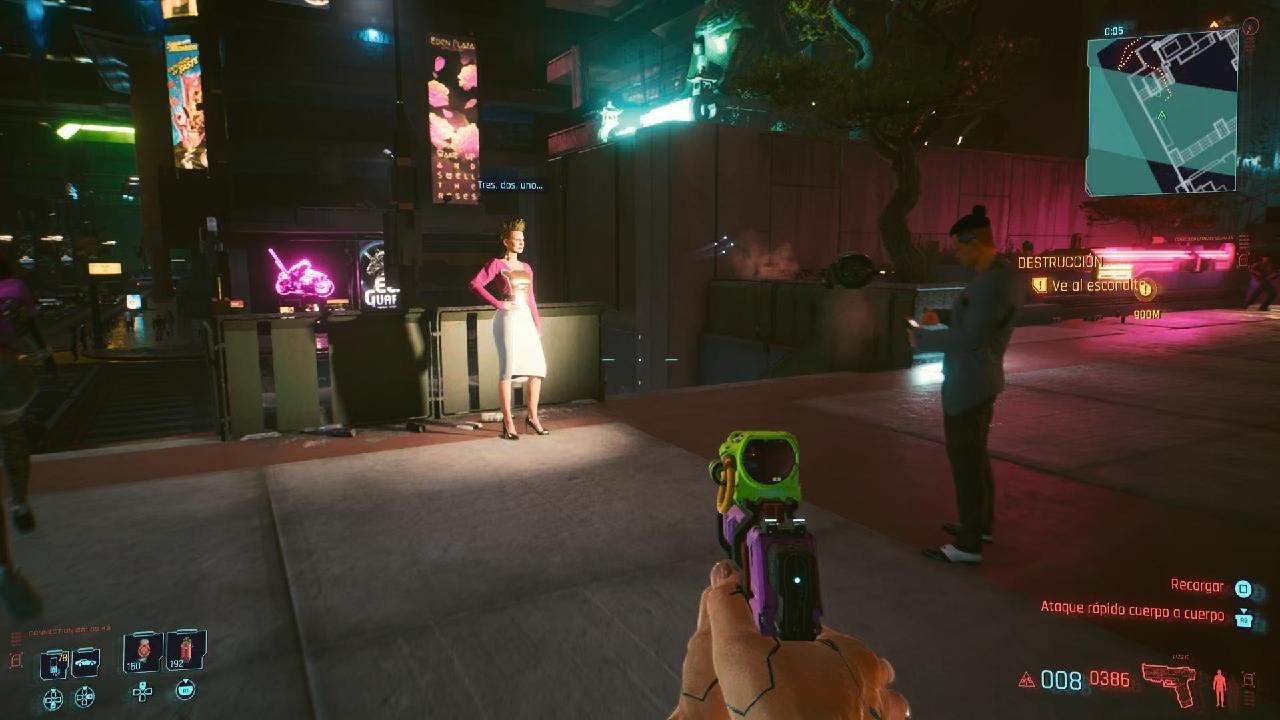Viewport: 1280px width, 720px height.
Task: Expand the consumable selector with down arrow
Action: click(x=185, y=689)
